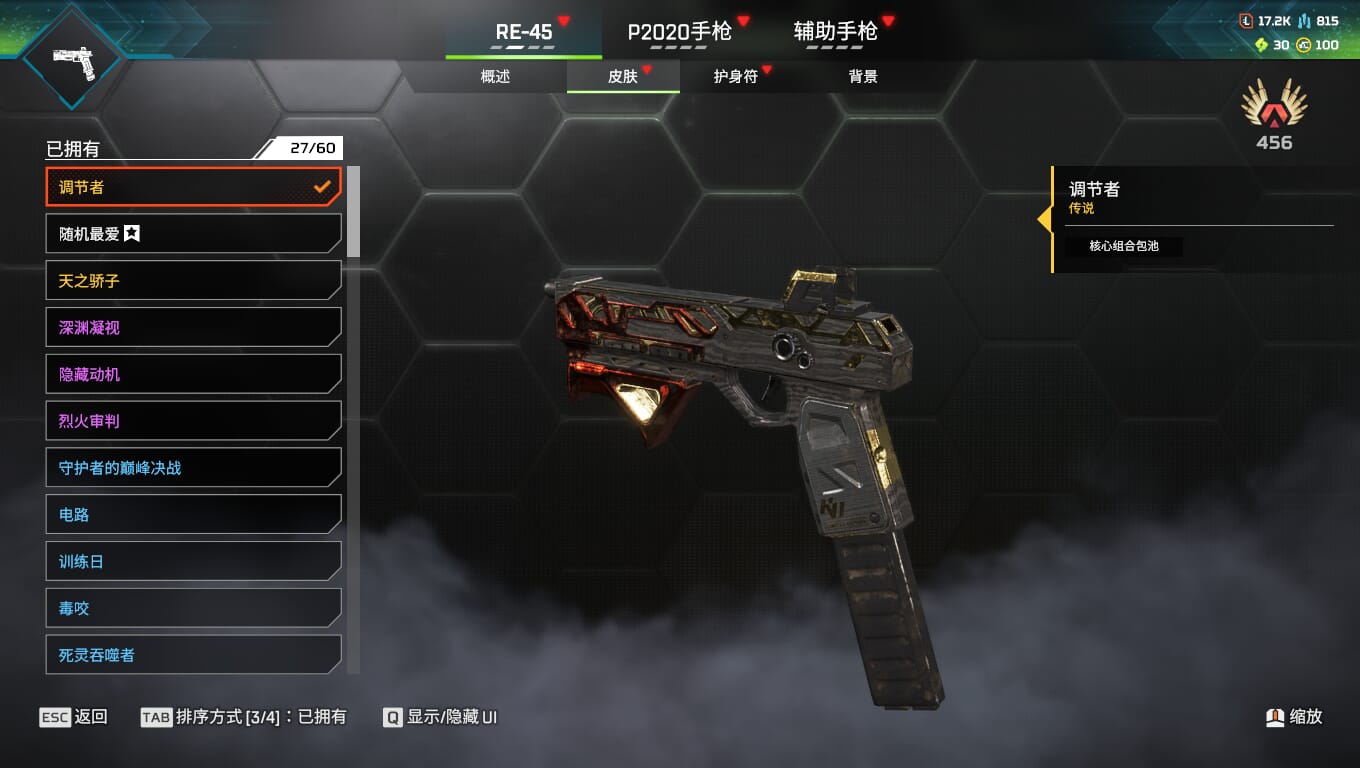Select the 死灵吞噬者 skin
The image size is (1360, 768).
click(x=193, y=655)
